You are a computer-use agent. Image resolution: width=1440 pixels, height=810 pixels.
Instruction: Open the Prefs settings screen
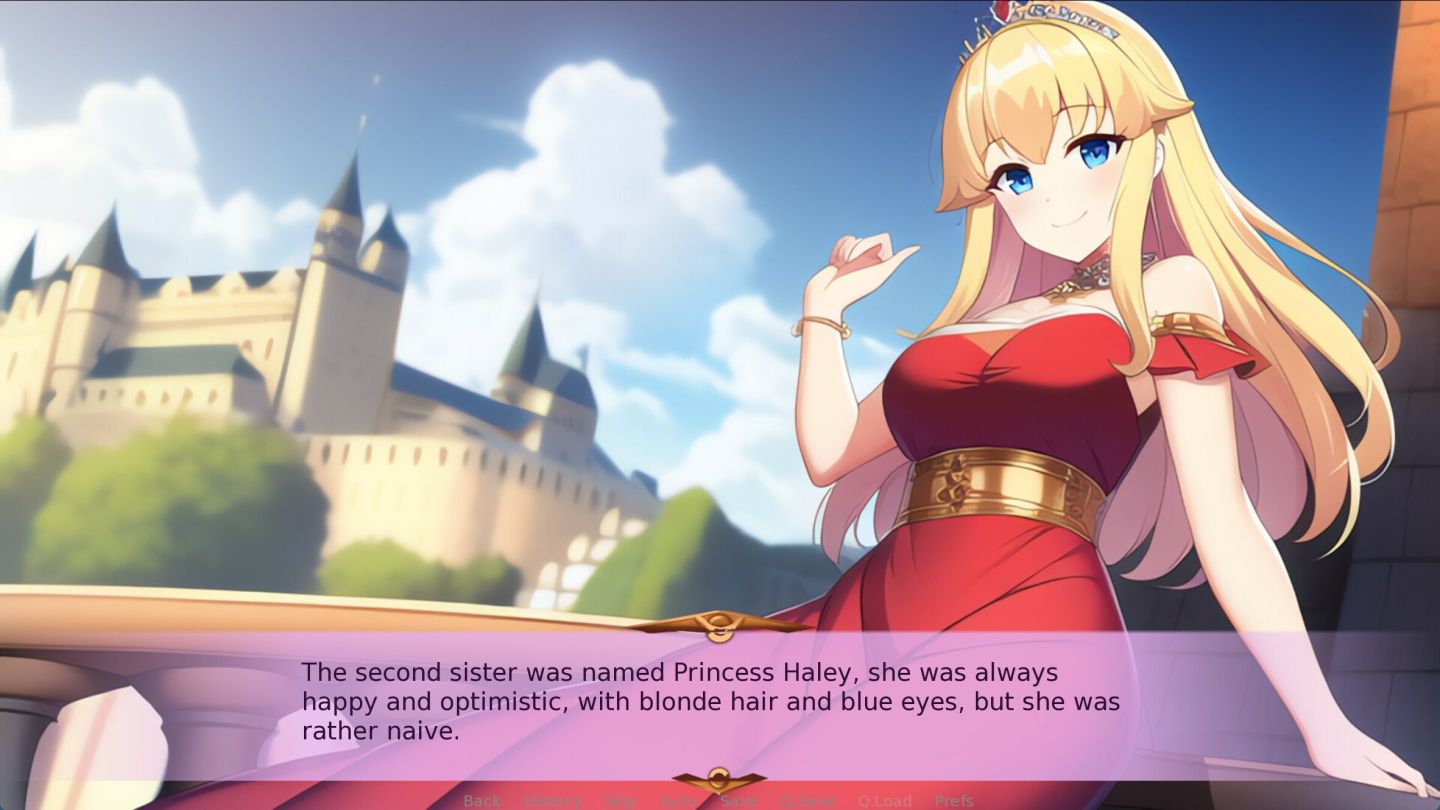pos(955,800)
